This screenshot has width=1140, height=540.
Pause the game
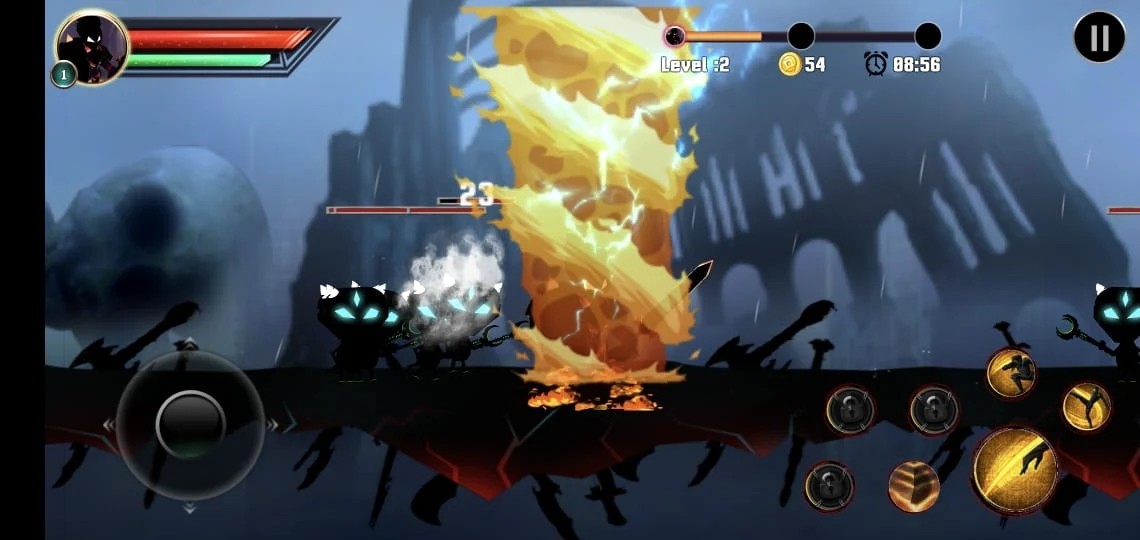[x=1099, y=38]
